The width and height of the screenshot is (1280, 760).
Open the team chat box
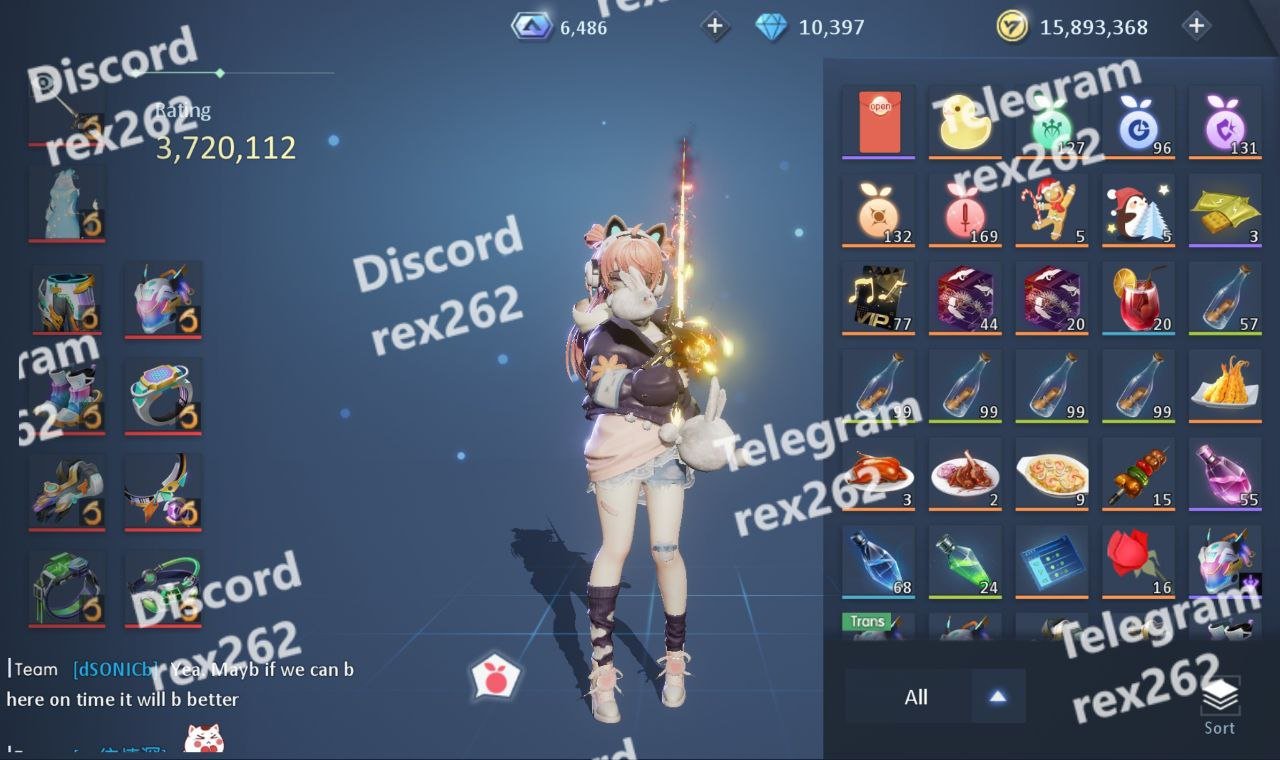click(180, 684)
